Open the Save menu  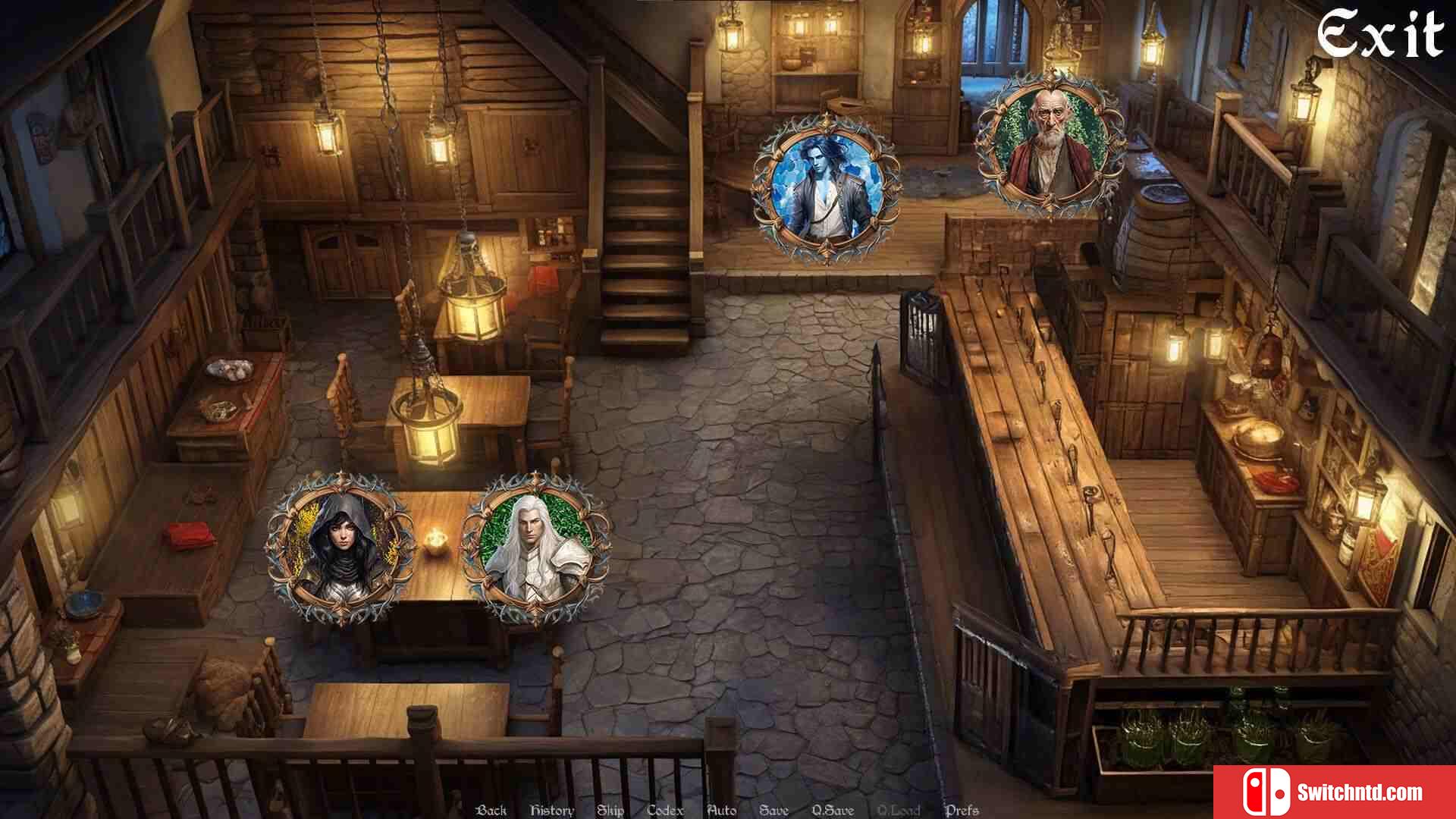773,810
